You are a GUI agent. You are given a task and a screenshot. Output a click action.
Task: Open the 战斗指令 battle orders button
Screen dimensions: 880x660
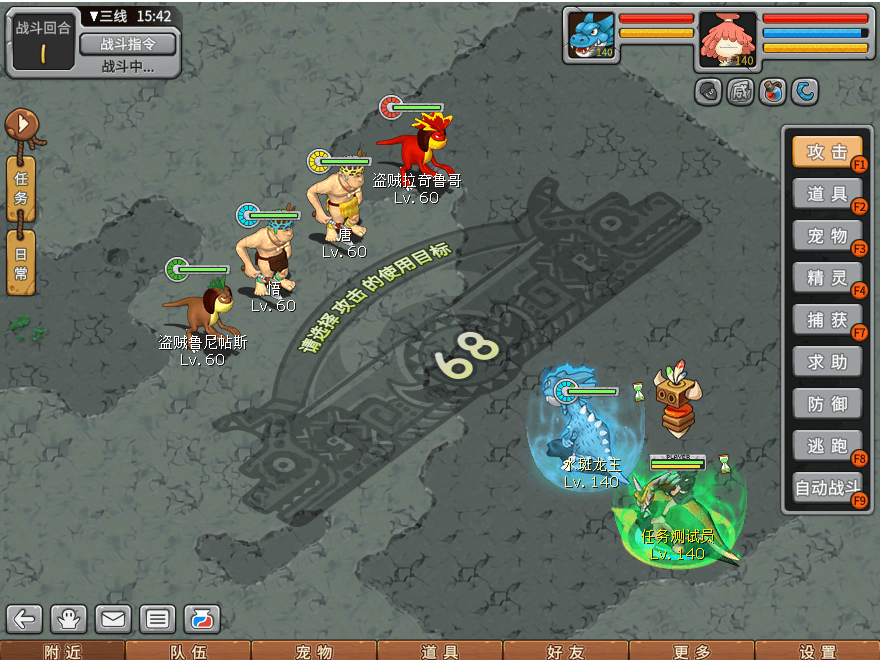[x=127, y=44]
